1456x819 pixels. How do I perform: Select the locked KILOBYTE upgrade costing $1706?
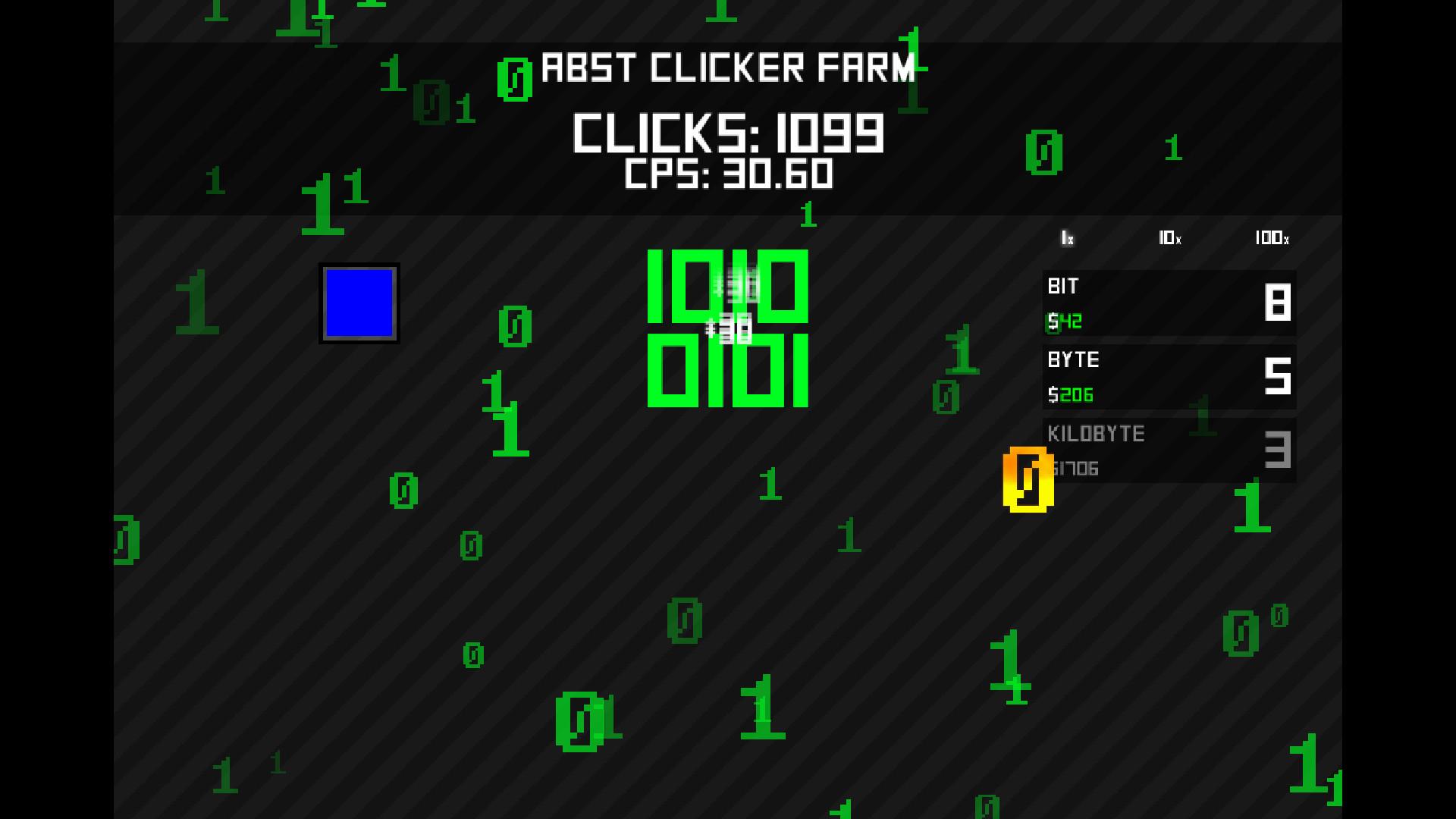1168,450
